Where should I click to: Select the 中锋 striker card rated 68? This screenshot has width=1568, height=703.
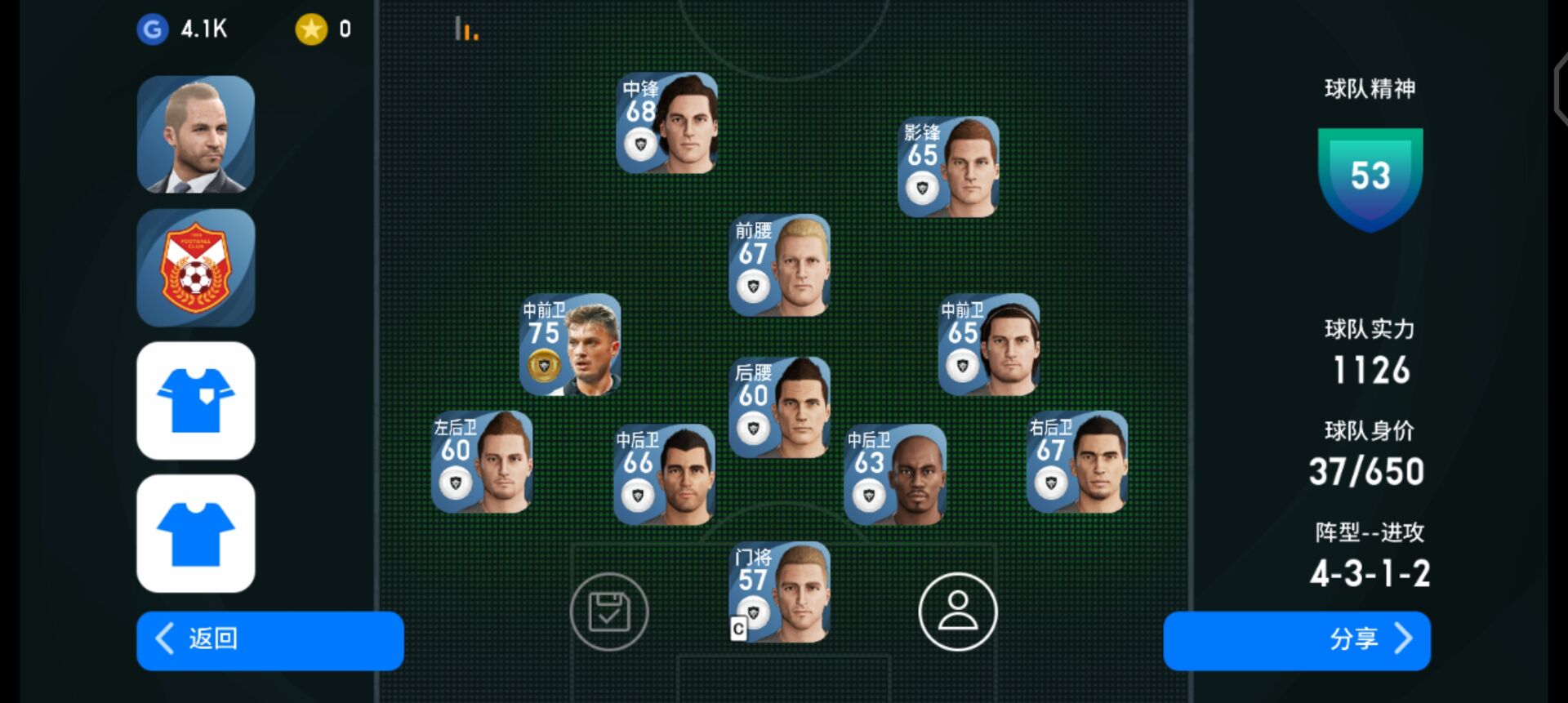pos(667,123)
